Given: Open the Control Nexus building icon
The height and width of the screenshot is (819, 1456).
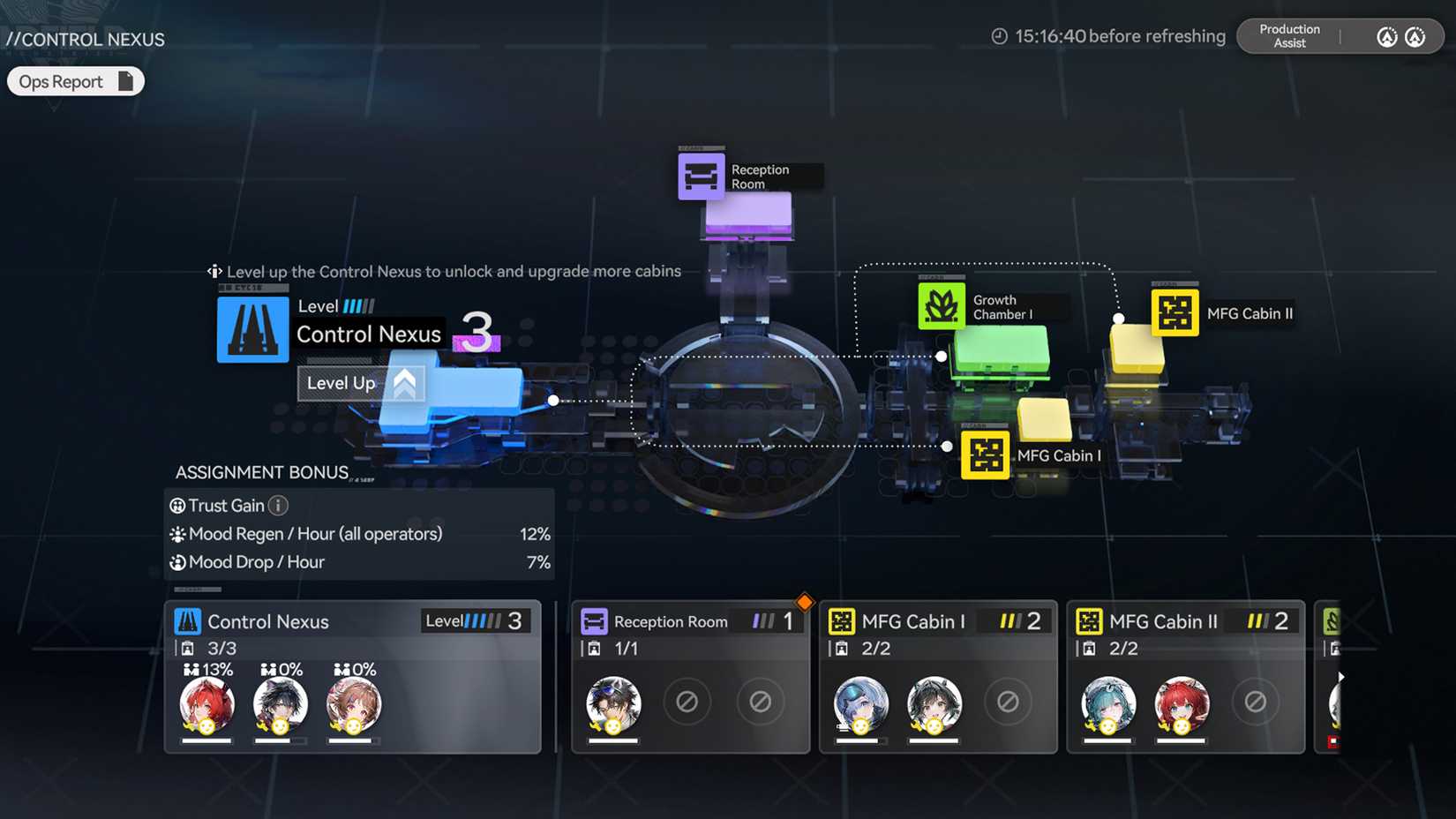Looking at the screenshot, I should pyautogui.click(x=252, y=330).
